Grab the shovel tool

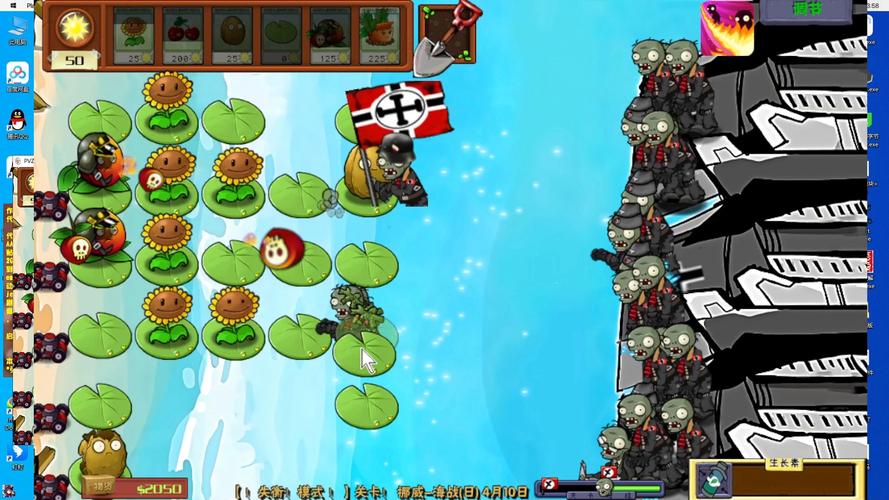tap(447, 36)
